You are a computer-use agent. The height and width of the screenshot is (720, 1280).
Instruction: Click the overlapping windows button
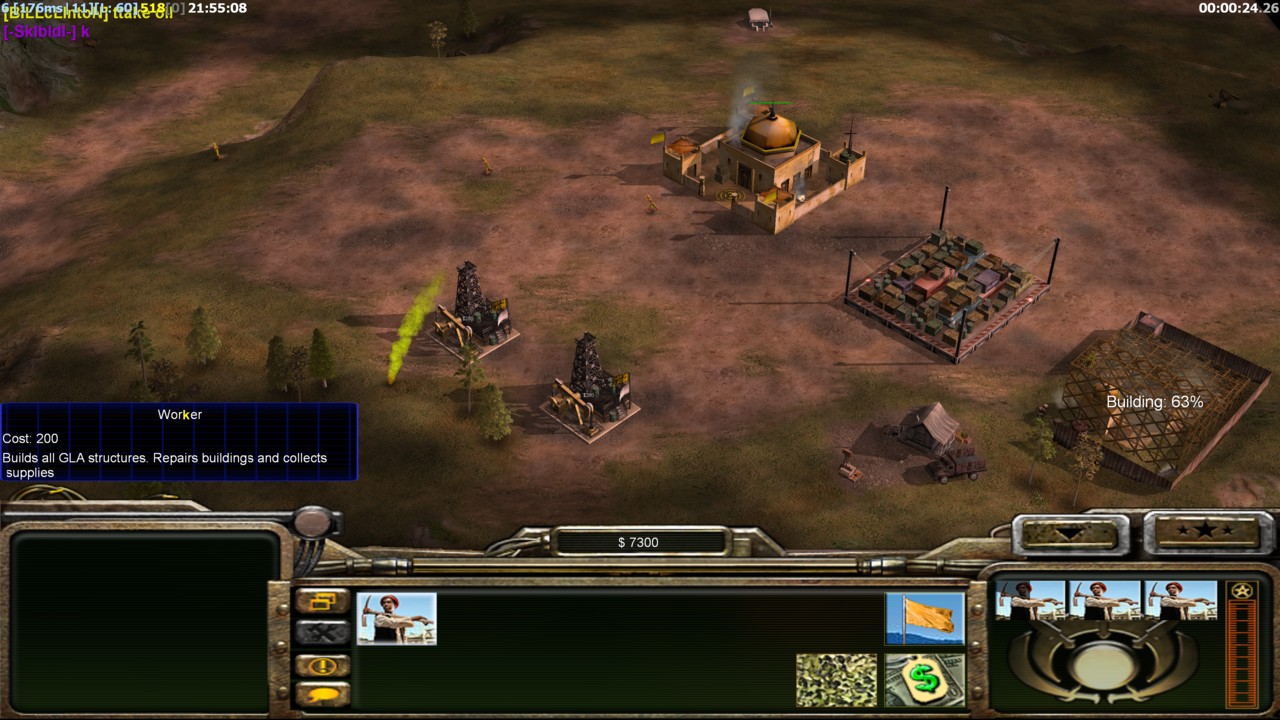[322, 602]
